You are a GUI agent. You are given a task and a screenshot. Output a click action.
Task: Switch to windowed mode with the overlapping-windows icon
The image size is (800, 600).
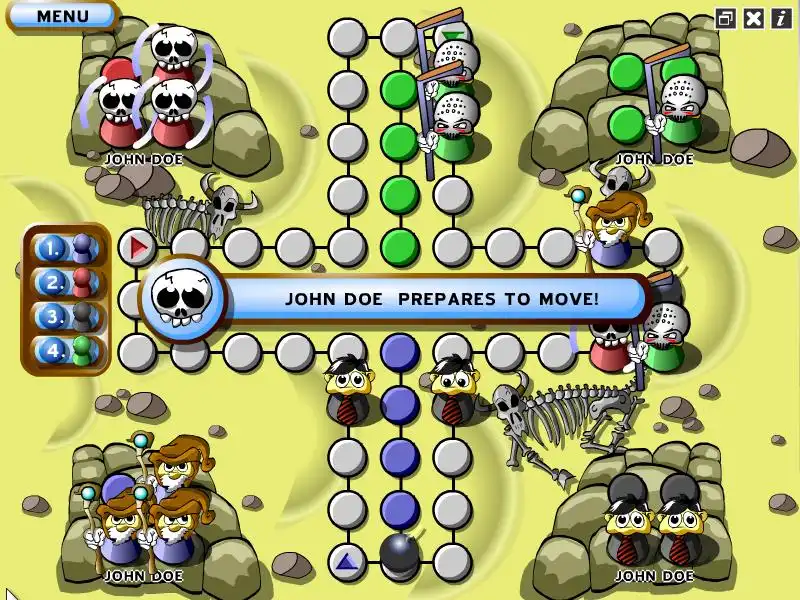click(x=726, y=18)
